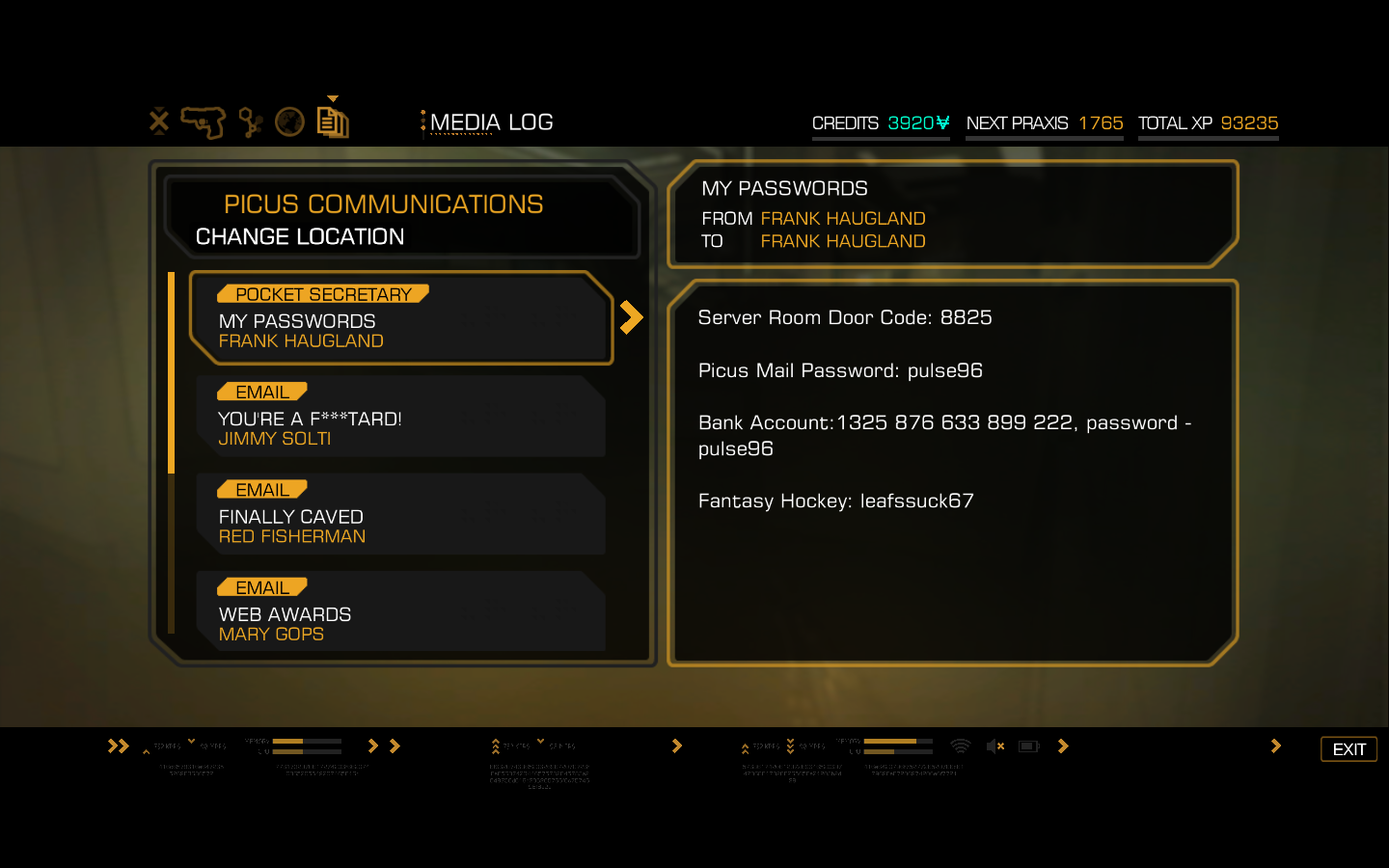Exit the media log screen

point(1348,749)
